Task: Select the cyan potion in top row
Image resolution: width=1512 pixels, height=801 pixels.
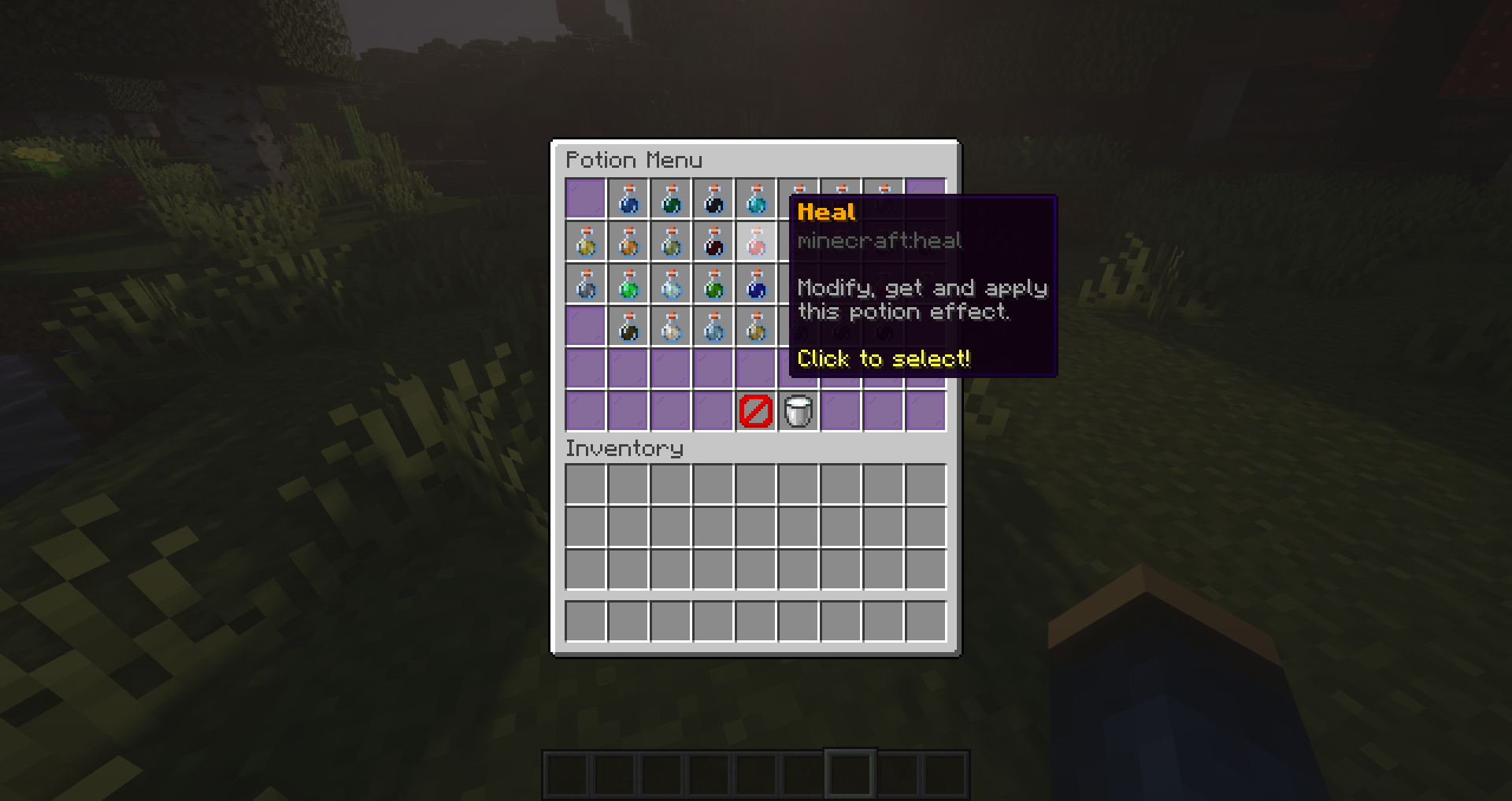Action: click(755, 198)
